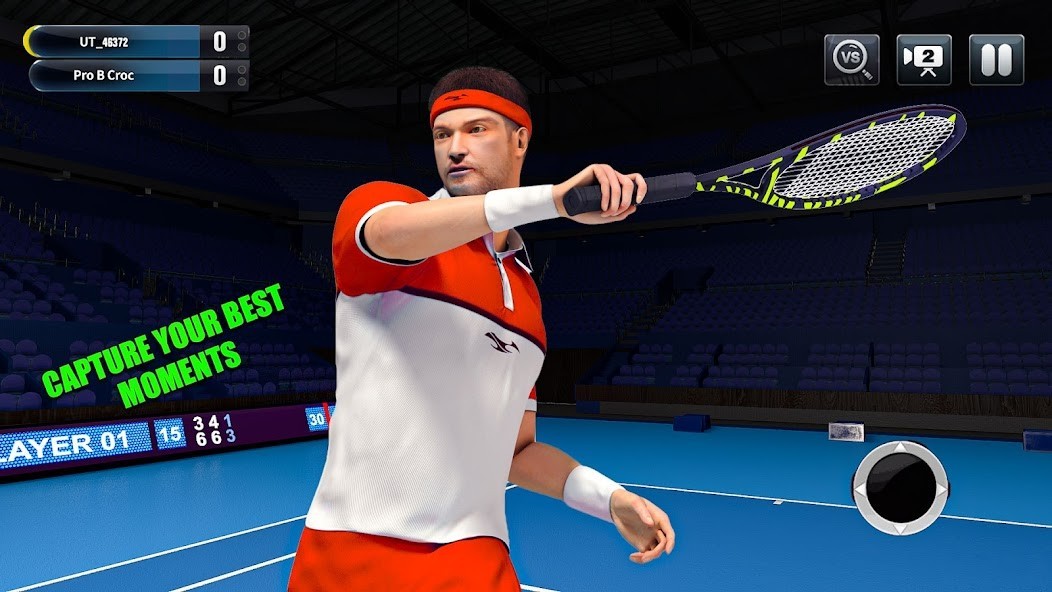This screenshot has height=592, width=1052.
Task: Pause the tennis match
Action: click(996, 60)
